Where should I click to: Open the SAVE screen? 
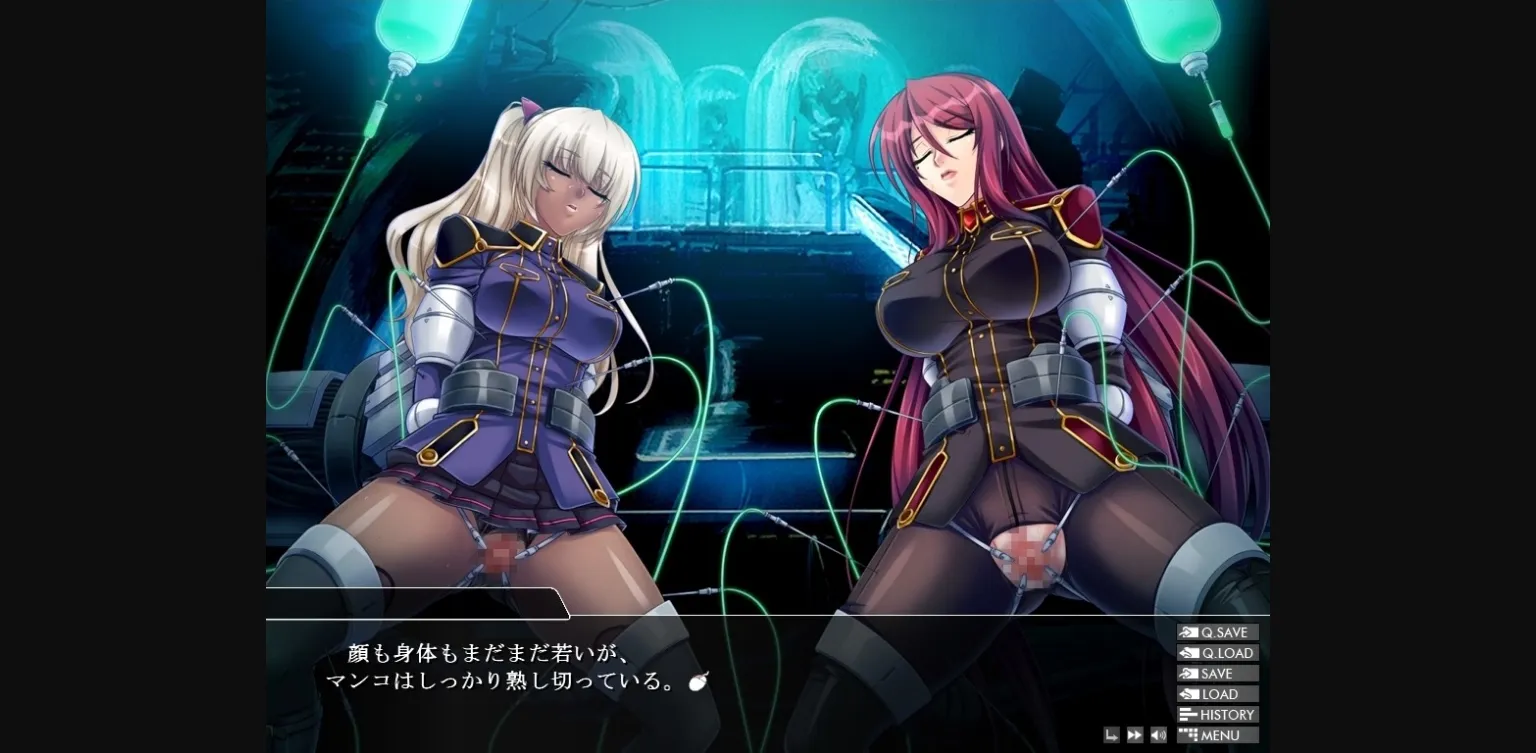(x=1218, y=673)
